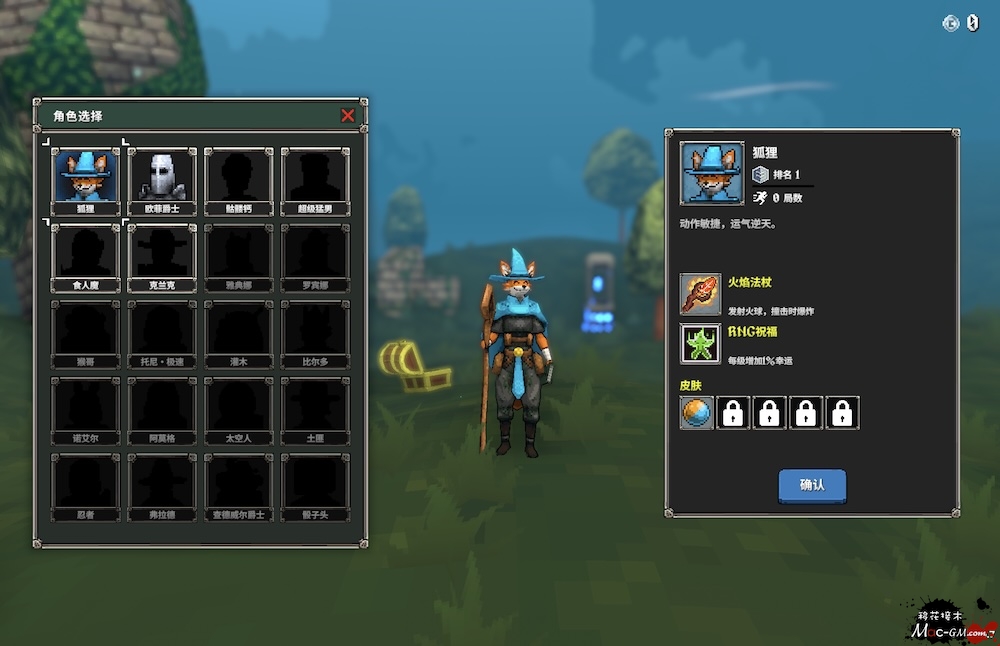The height and width of the screenshot is (646, 1000).
Task: Select the locked 猴哥 character tile
Action: 85,333
